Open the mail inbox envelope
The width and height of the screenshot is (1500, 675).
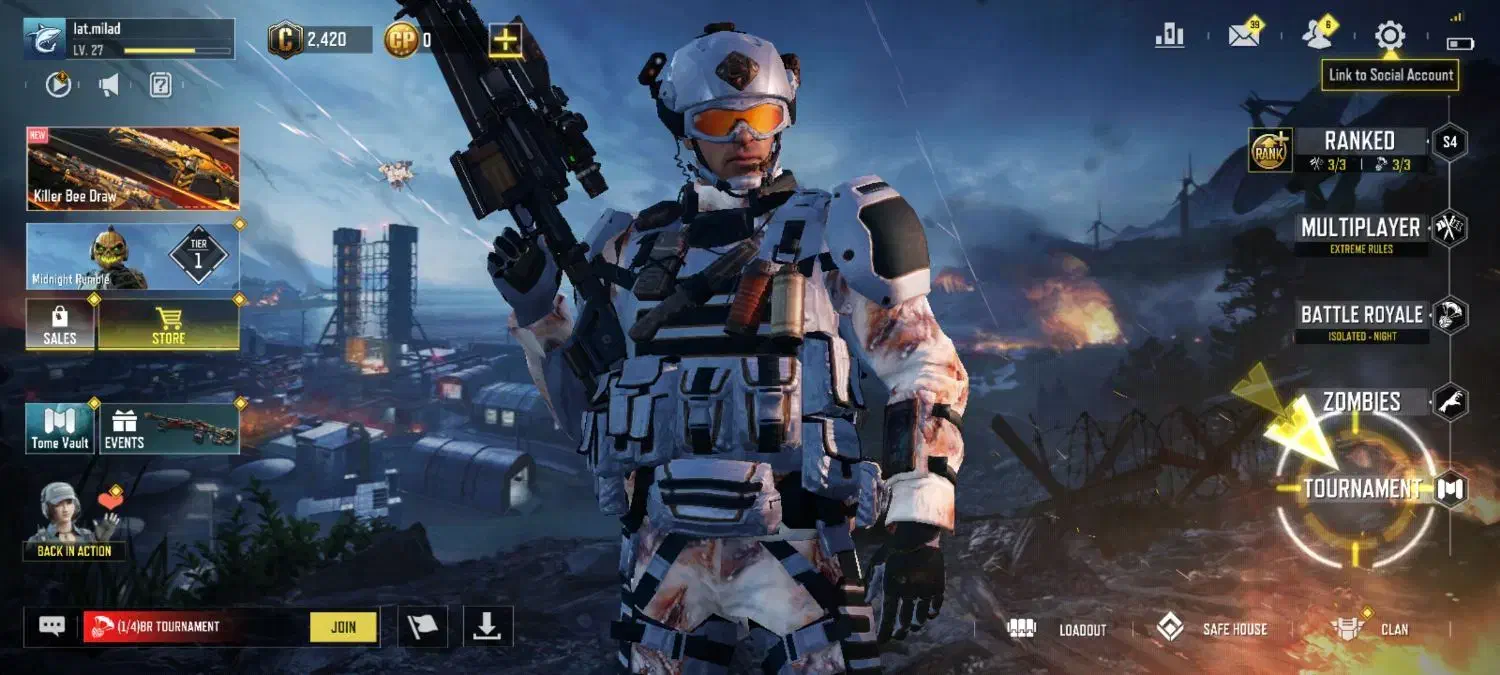1244,36
